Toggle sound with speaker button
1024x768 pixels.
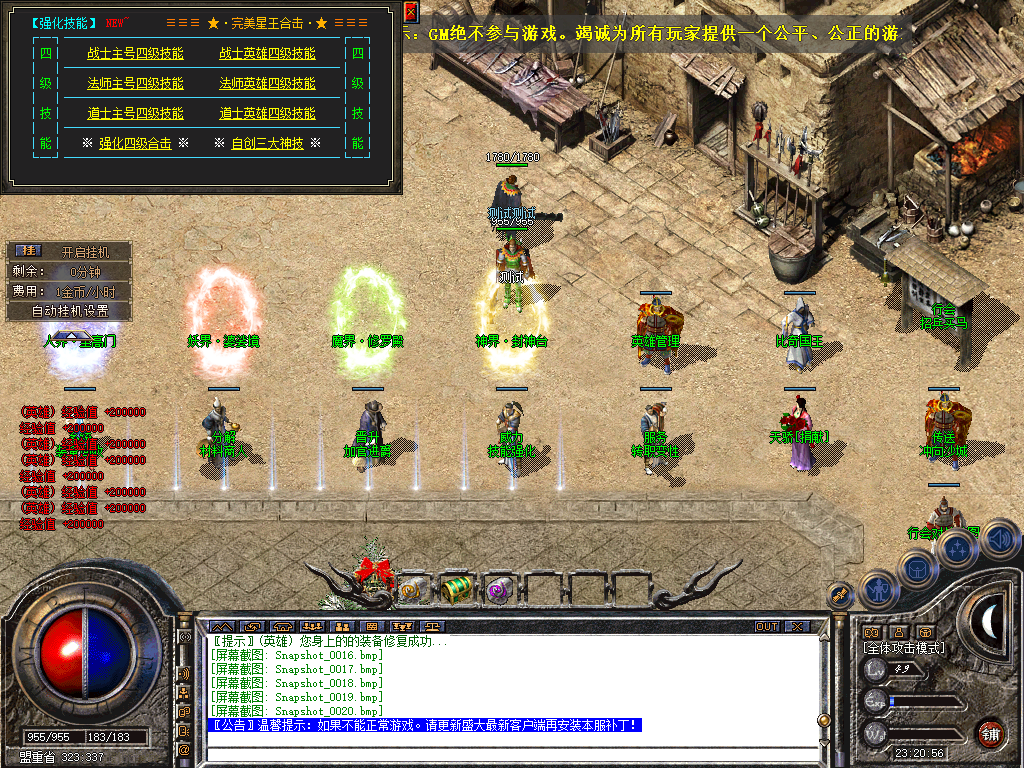point(998,541)
